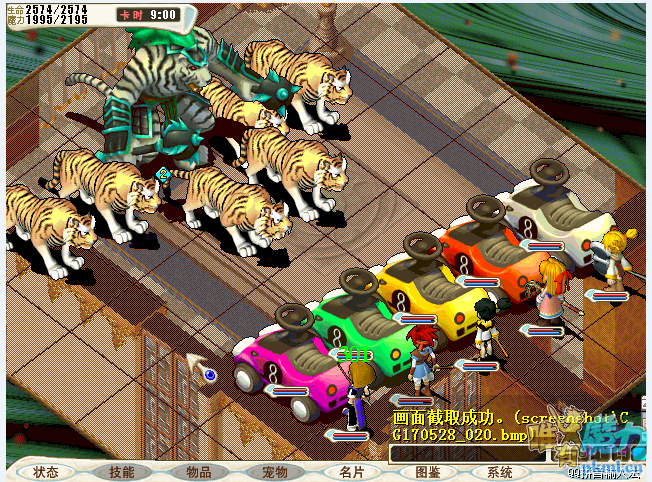The height and width of the screenshot is (482, 652).
Task: Open the 状态 (Status) menu
Action: tap(46, 472)
